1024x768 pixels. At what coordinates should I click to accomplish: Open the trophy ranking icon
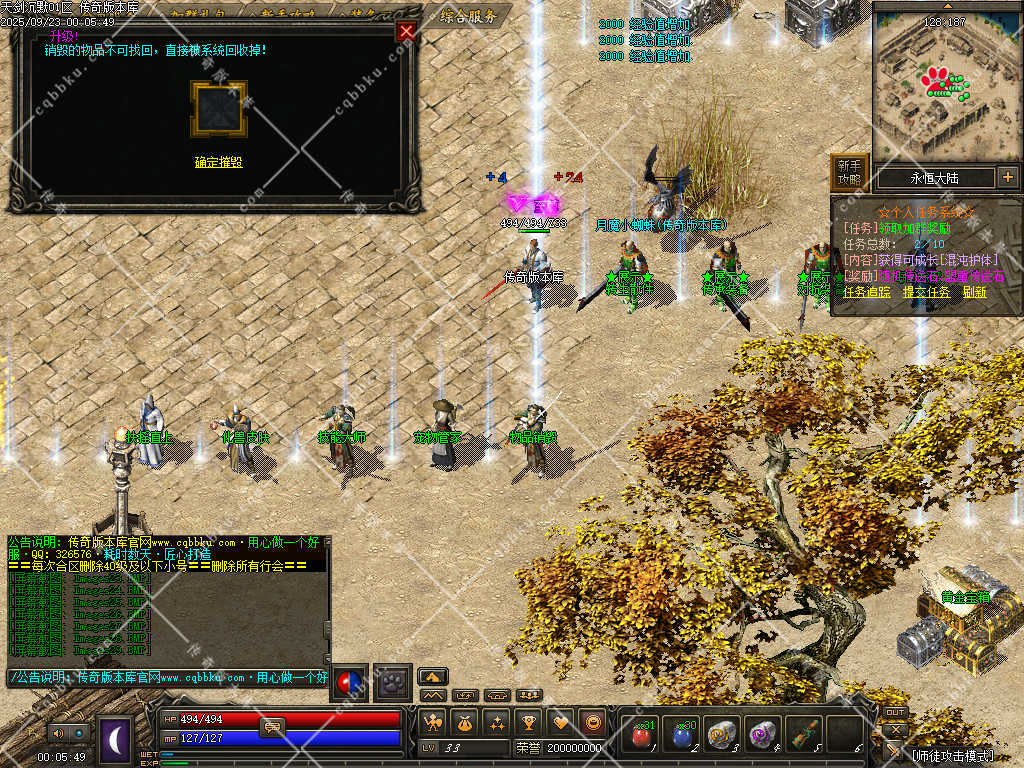(x=529, y=722)
